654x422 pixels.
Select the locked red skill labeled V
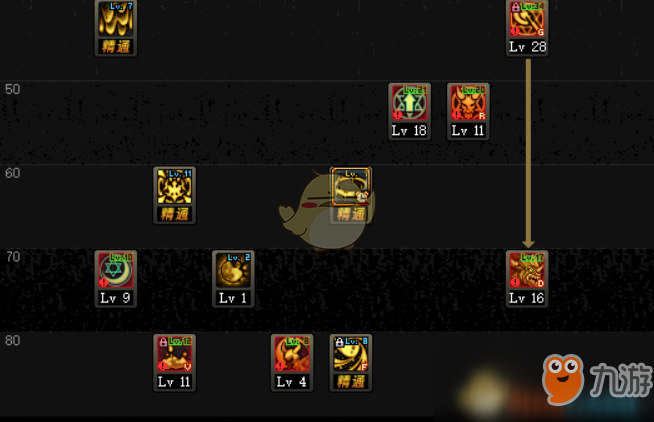click(174, 354)
